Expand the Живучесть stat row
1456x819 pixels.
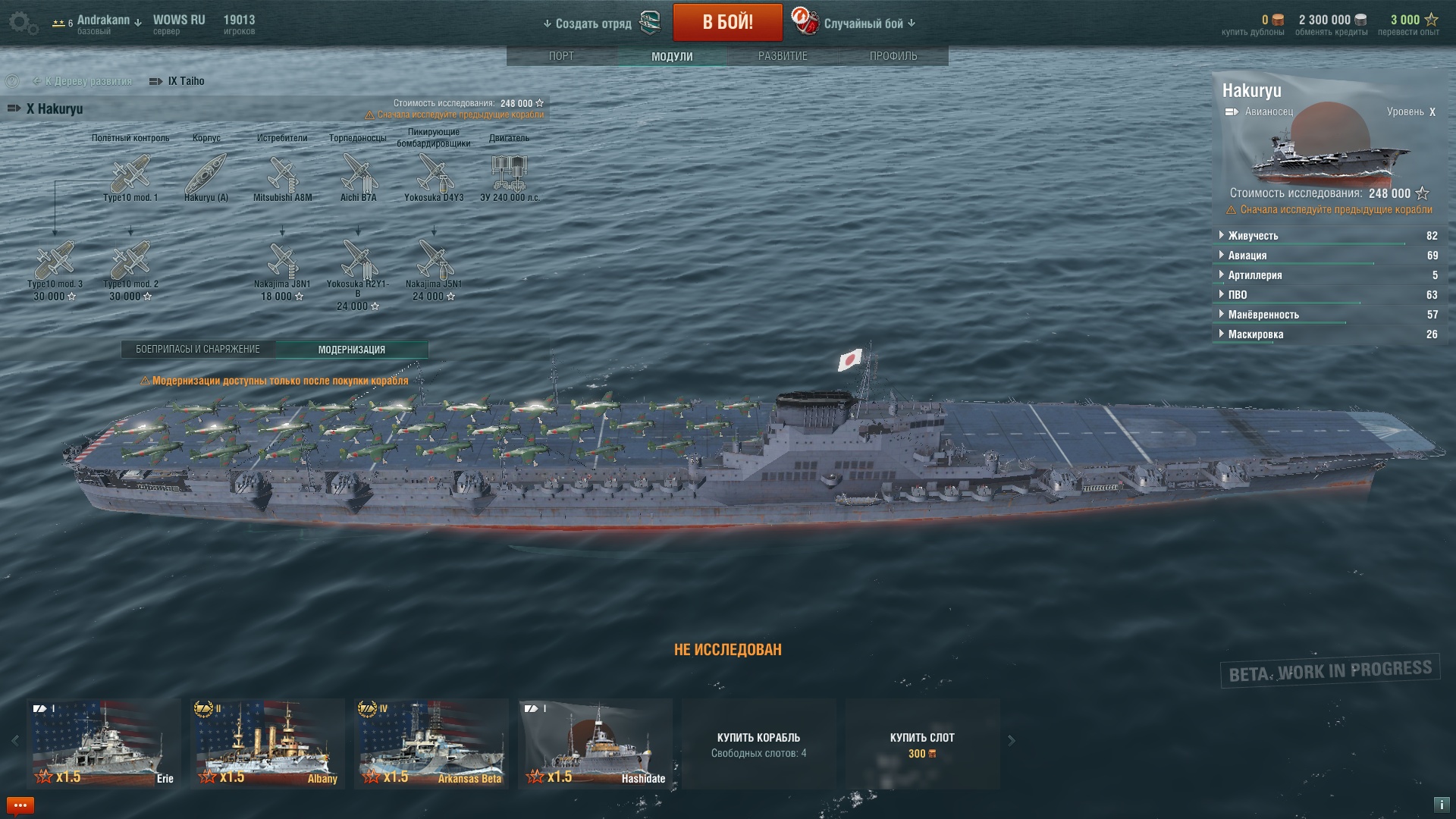click(1253, 236)
